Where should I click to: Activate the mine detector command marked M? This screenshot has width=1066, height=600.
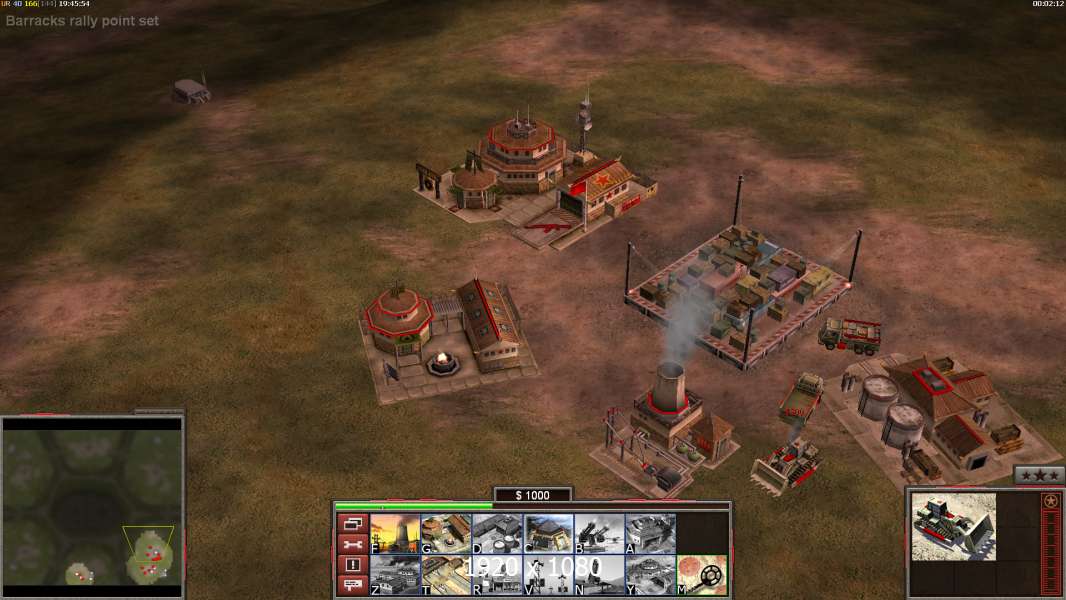click(x=702, y=575)
